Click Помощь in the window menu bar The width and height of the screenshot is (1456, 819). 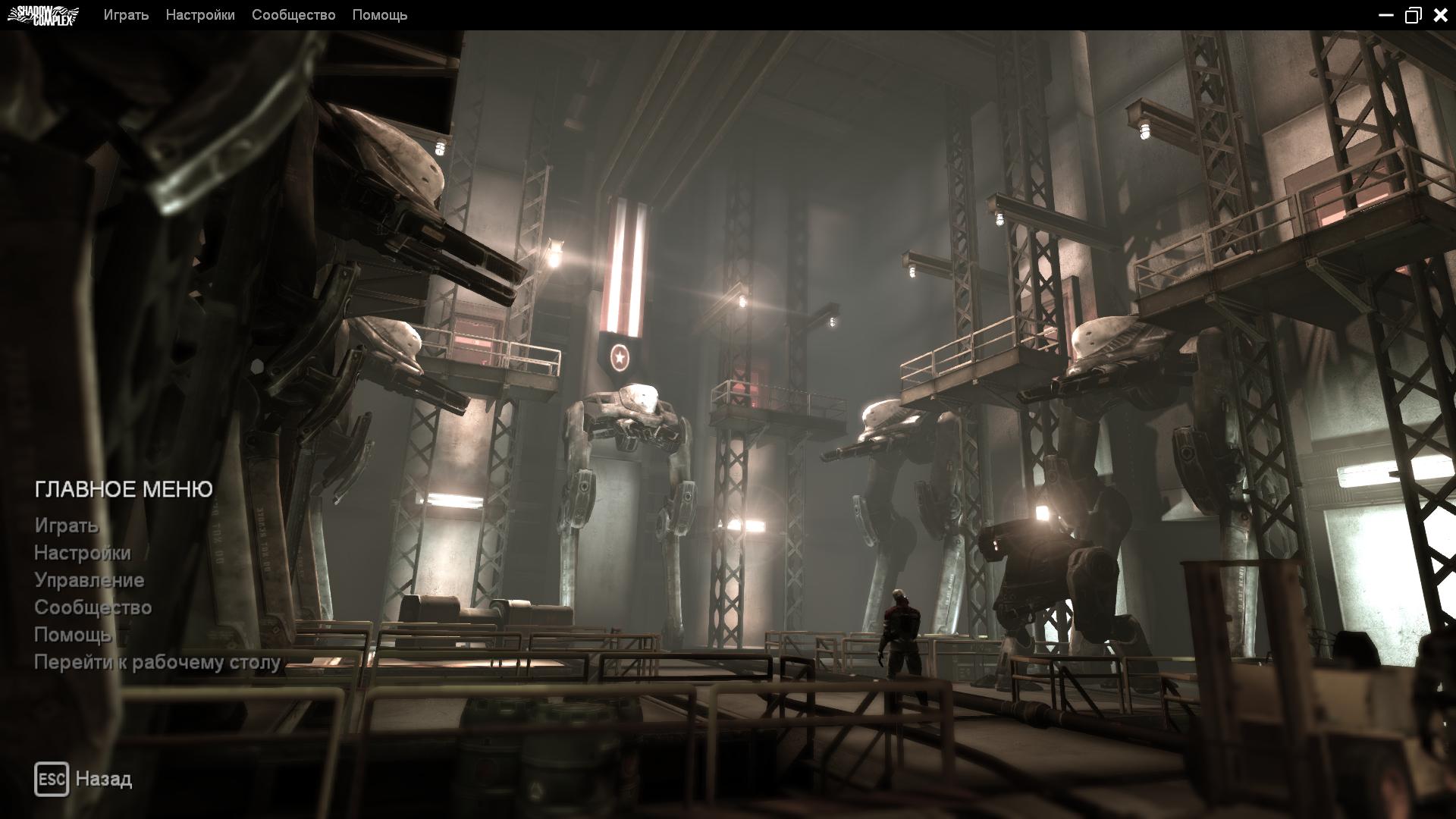(380, 15)
